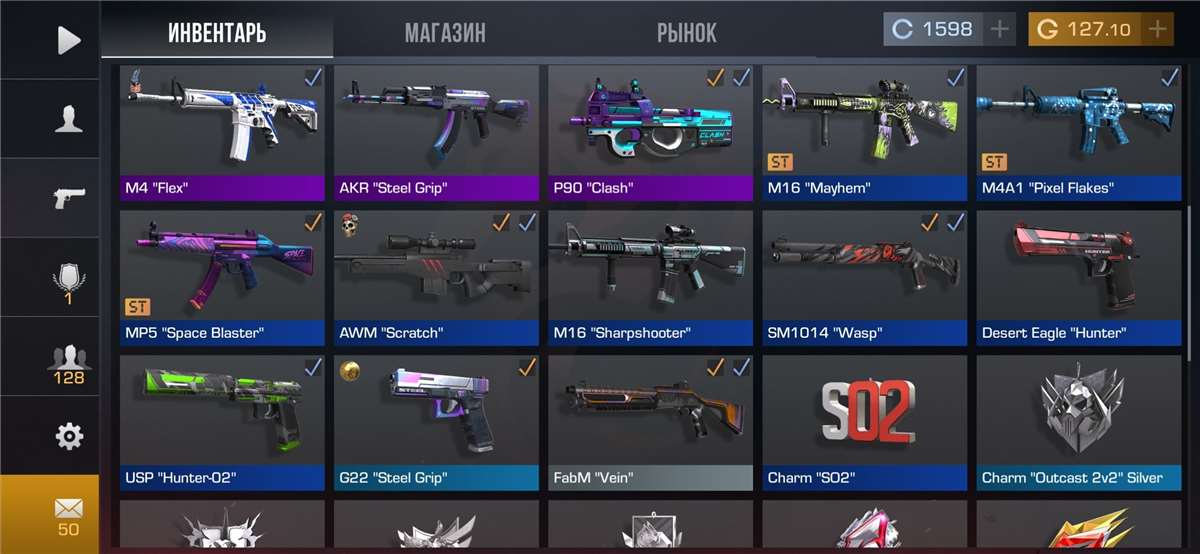This screenshot has height=554, width=1200.
Task: Show the friends list icon
Action: (x=68, y=362)
